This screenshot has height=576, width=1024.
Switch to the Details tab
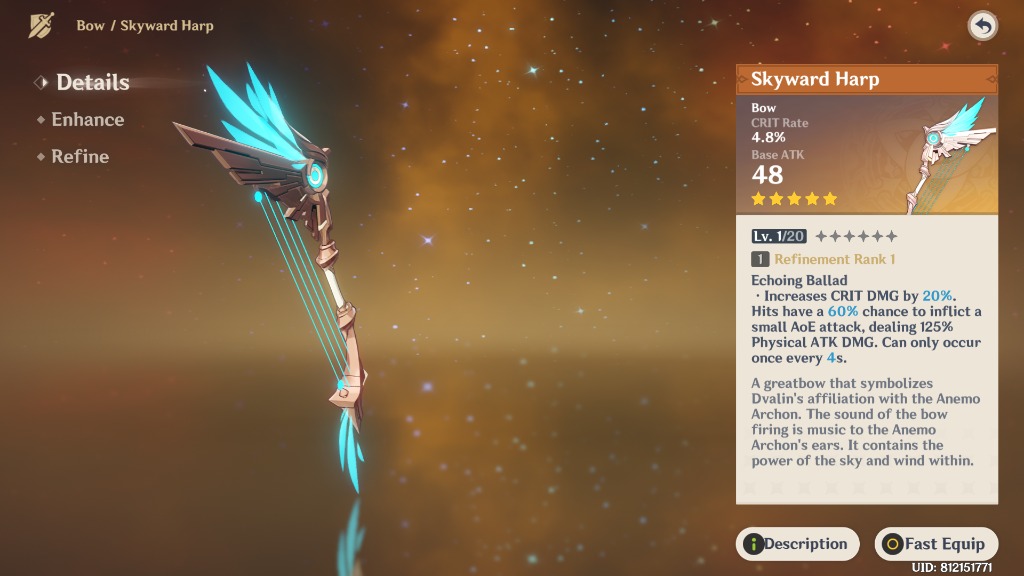(x=92, y=82)
